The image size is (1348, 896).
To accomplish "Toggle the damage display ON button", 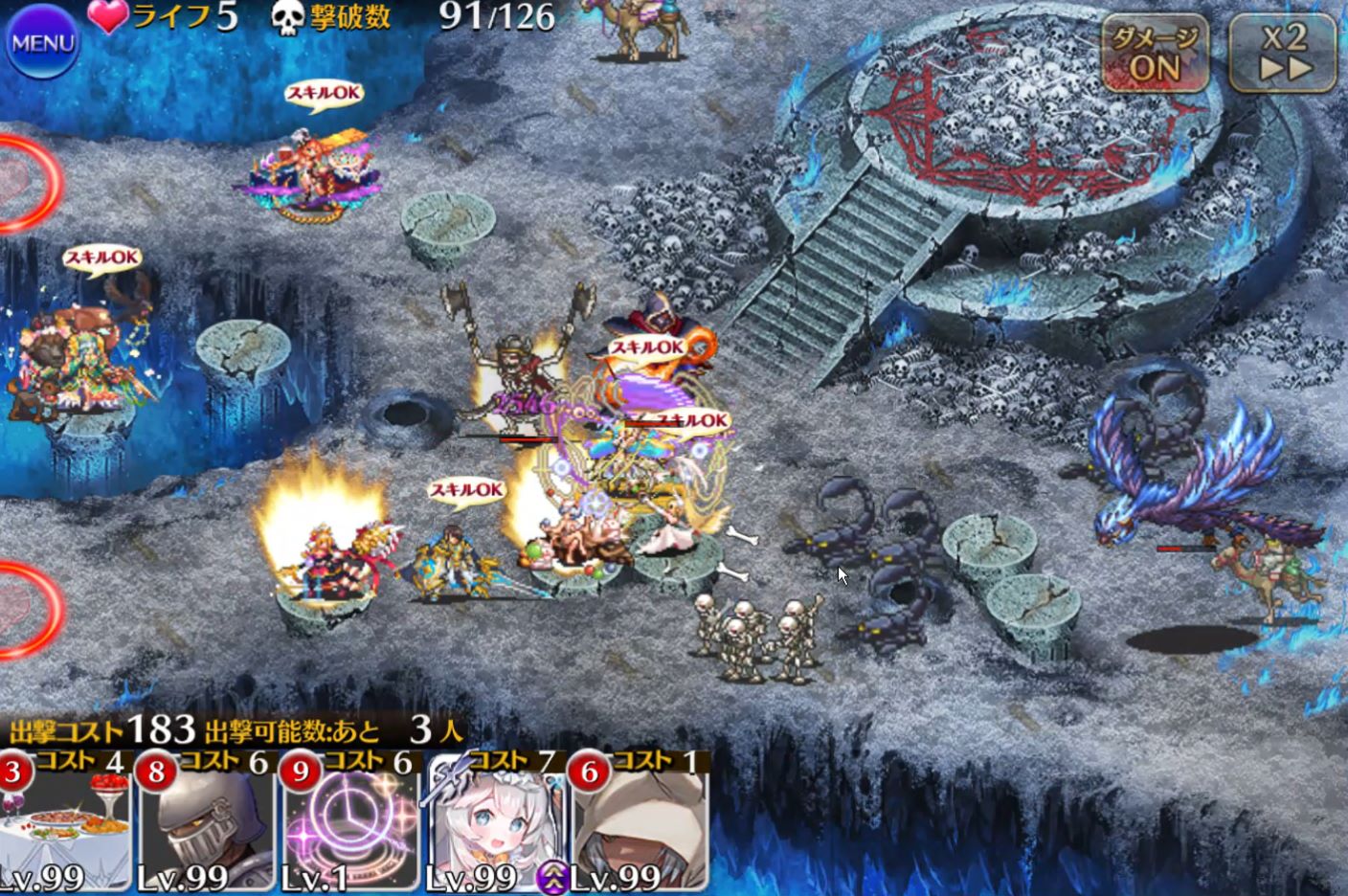I will pyautogui.click(x=1155, y=53).
